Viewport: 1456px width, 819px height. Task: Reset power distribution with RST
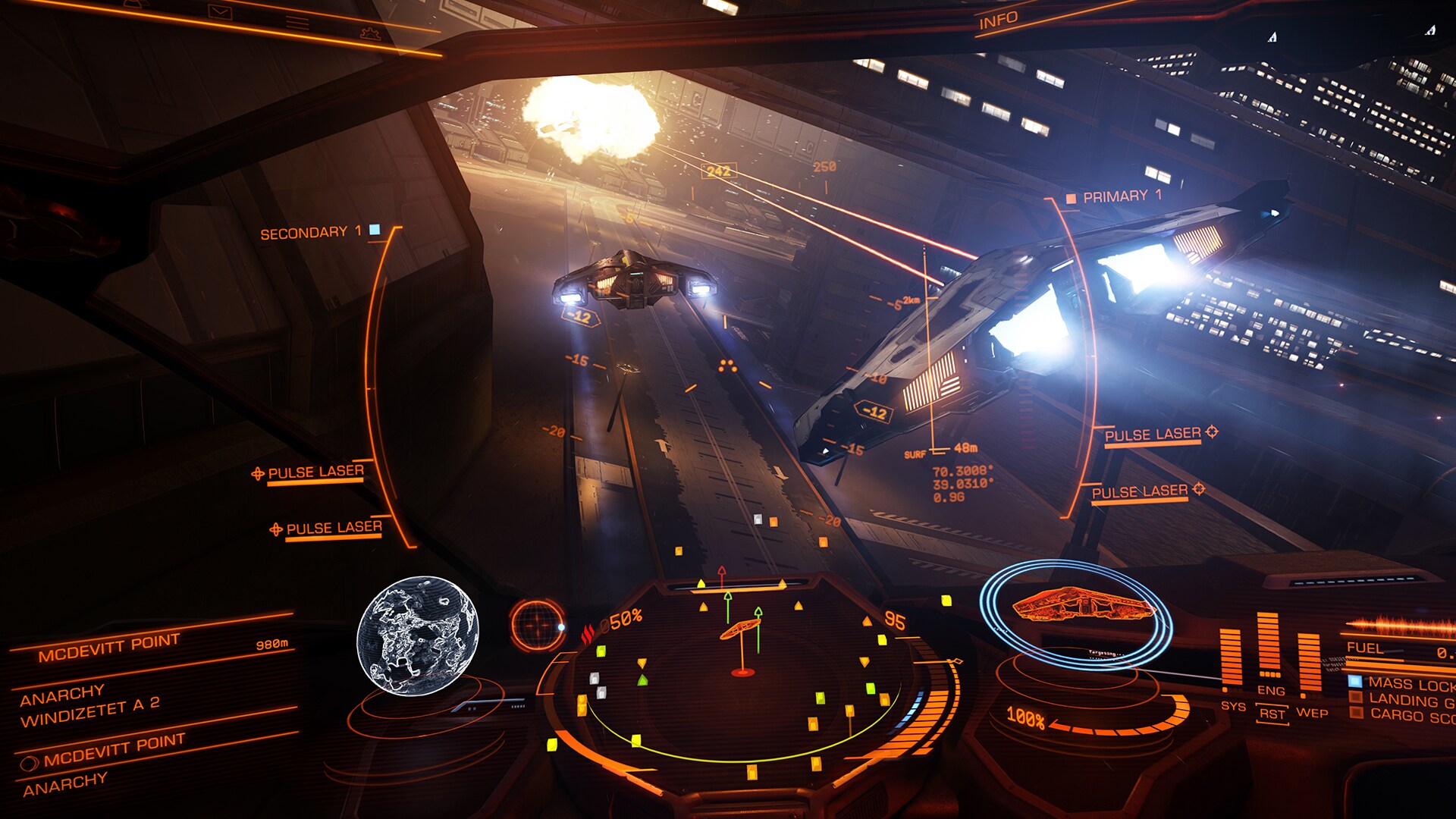tap(1272, 714)
